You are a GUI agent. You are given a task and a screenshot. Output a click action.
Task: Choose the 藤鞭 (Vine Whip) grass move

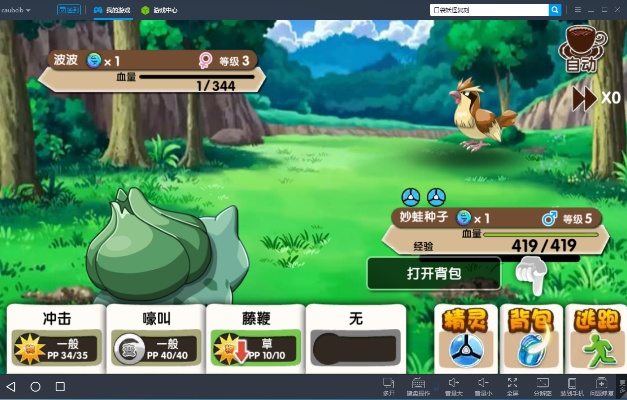(x=255, y=337)
